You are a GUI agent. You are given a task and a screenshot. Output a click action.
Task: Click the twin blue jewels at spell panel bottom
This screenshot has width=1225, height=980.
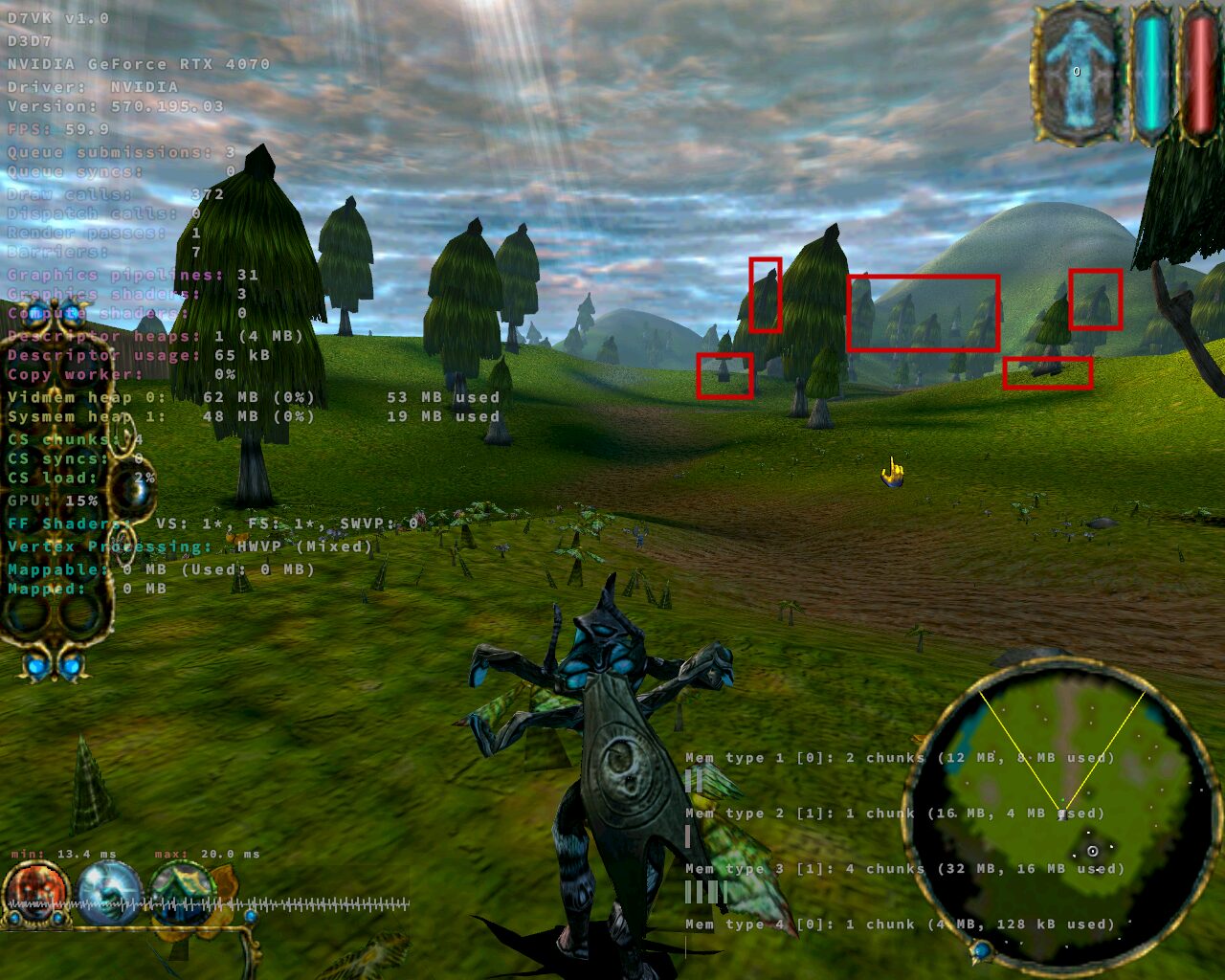[x=55, y=667]
